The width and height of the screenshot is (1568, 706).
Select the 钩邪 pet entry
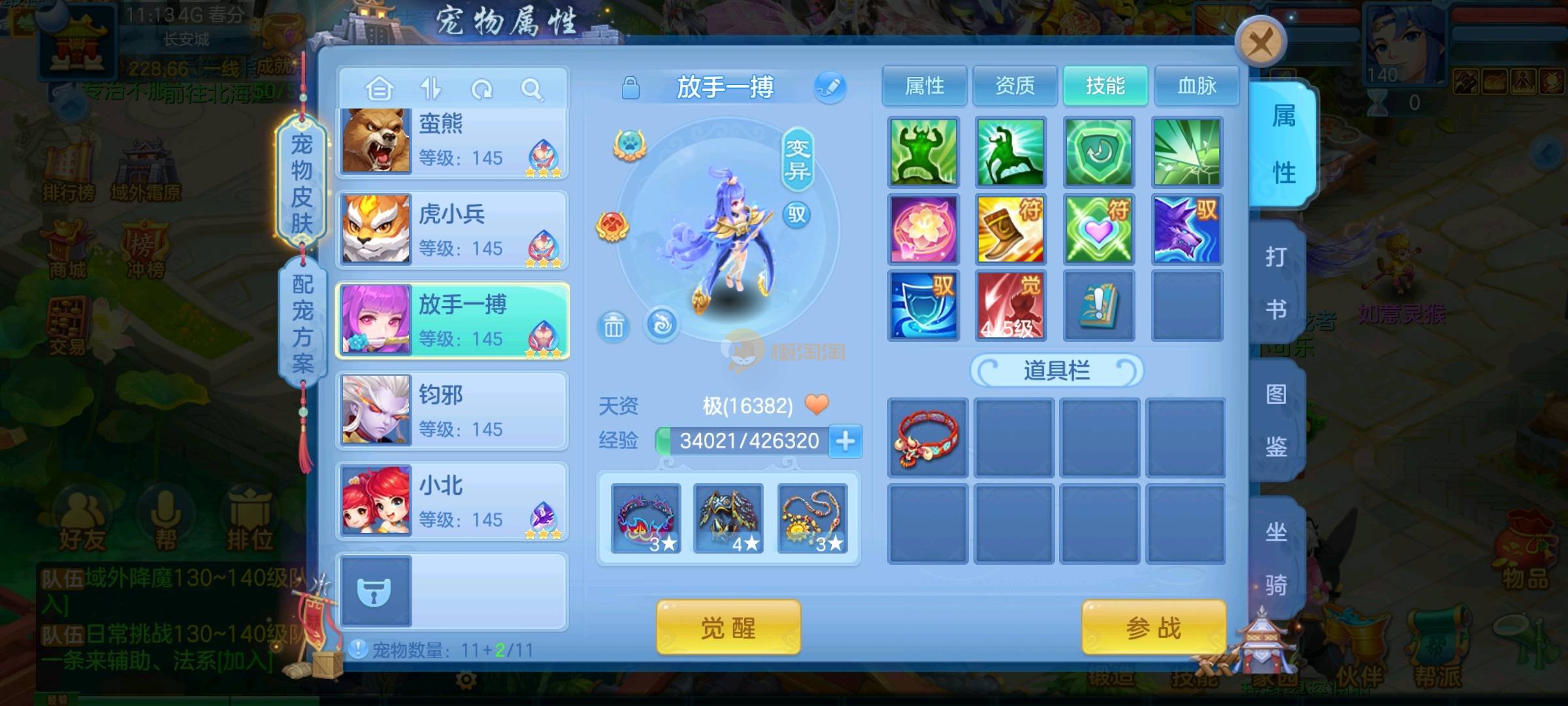pos(452,411)
